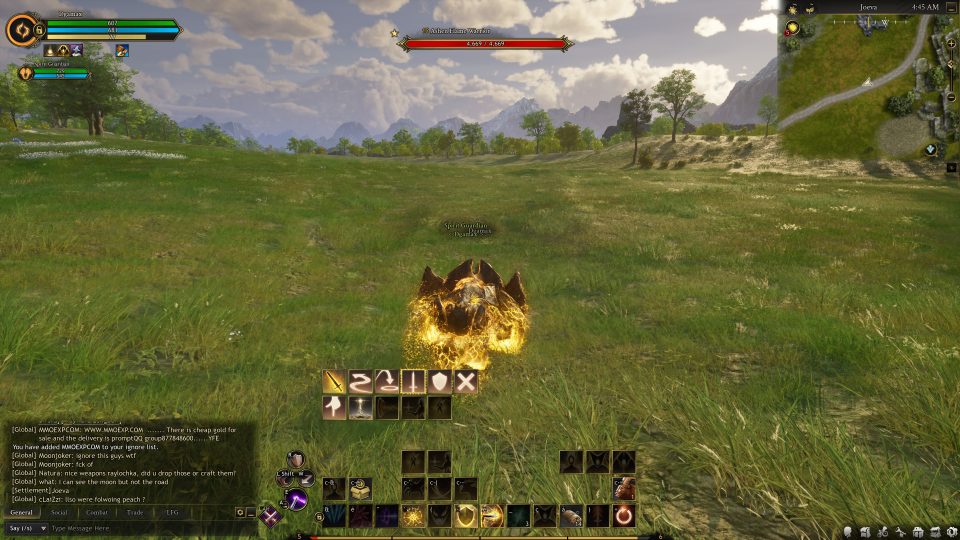
Task: Switch to the Combat chat tab
Action: pyautogui.click(x=97, y=512)
